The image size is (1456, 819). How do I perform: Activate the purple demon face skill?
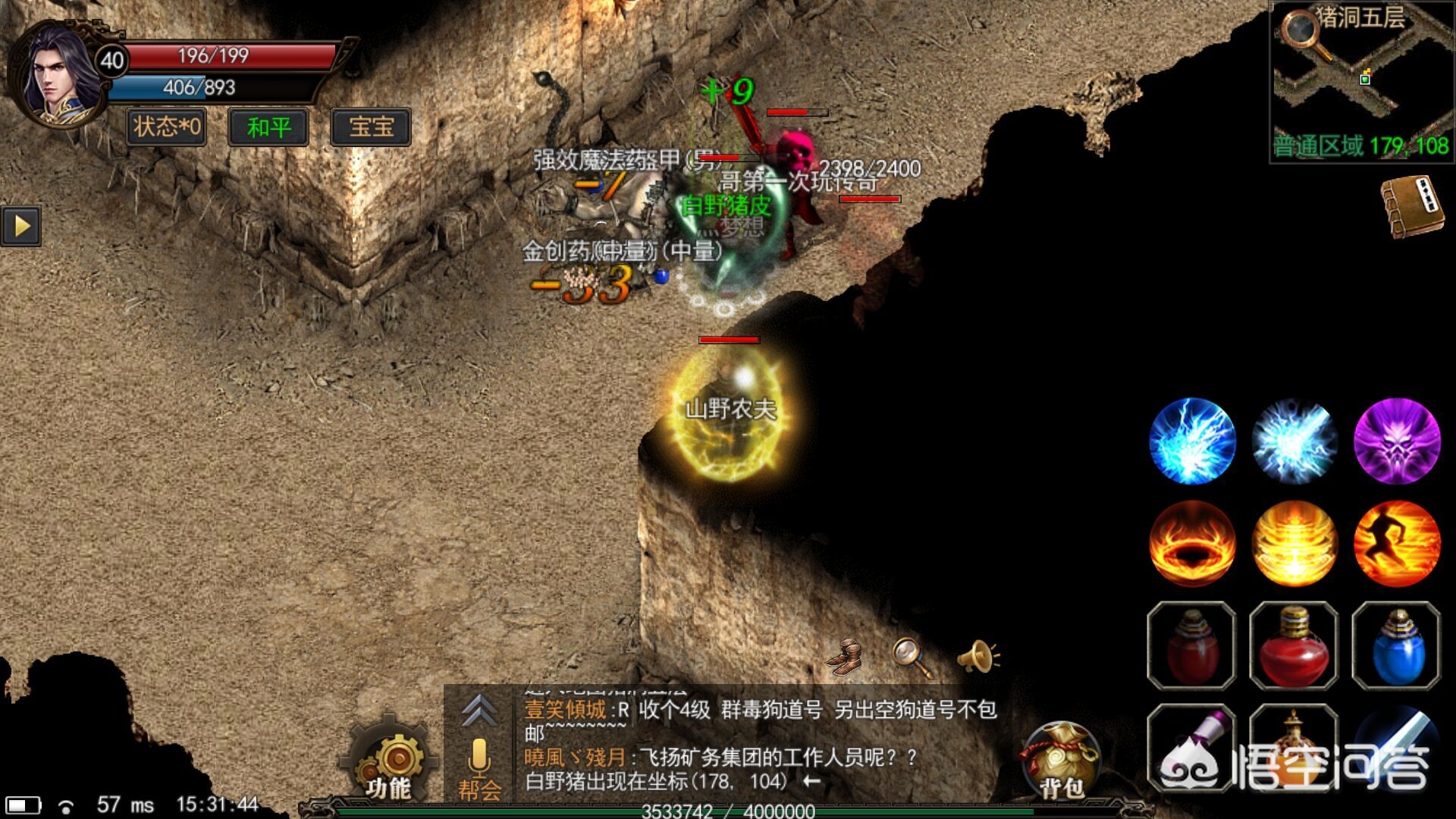click(x=1397, y=441)
